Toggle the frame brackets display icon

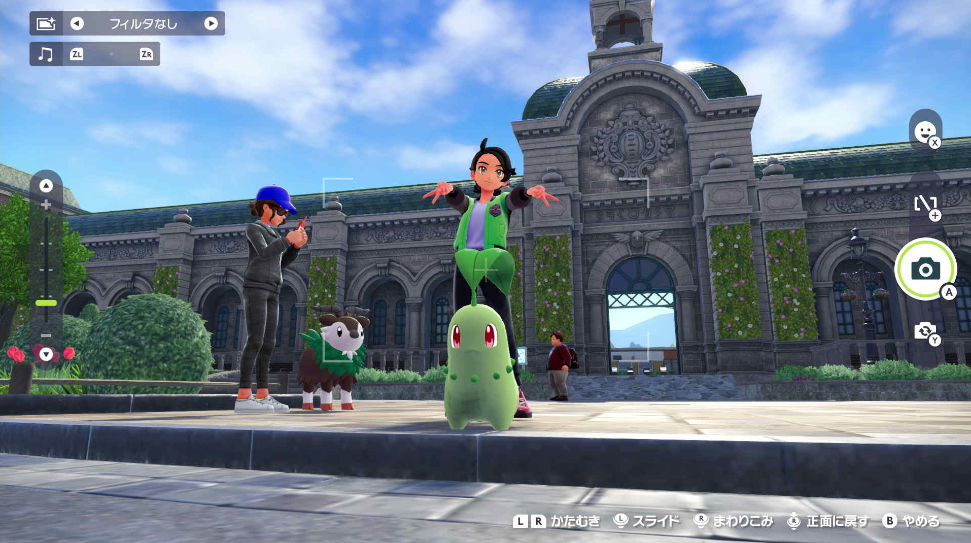[x=925, y=203]
